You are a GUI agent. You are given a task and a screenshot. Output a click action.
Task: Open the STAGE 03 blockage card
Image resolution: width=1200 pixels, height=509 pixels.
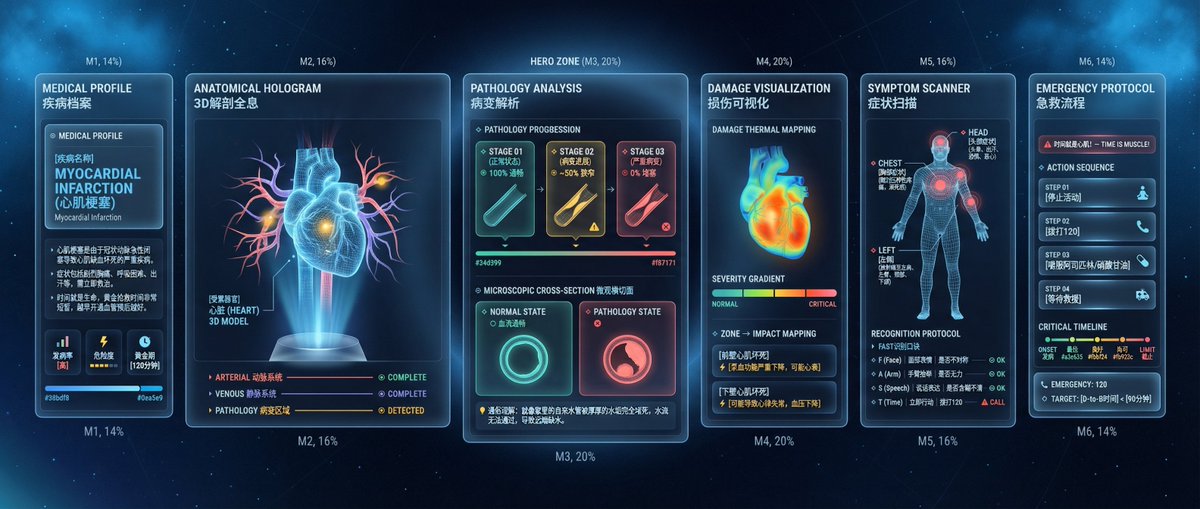(x=646, y=188)
